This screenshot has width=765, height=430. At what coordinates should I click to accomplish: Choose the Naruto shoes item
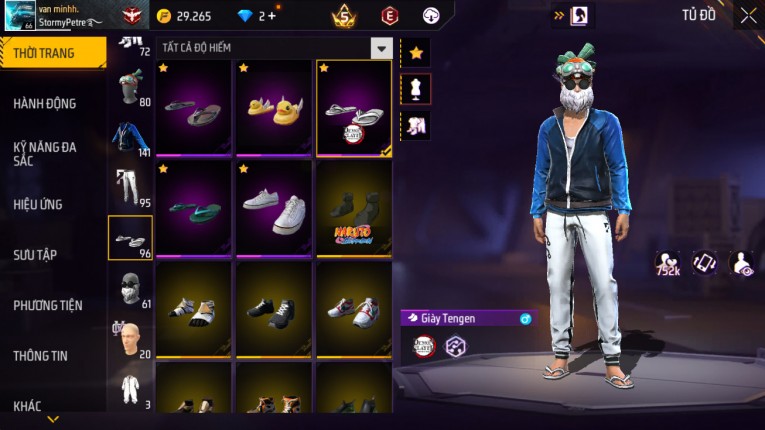pos(354,208)
